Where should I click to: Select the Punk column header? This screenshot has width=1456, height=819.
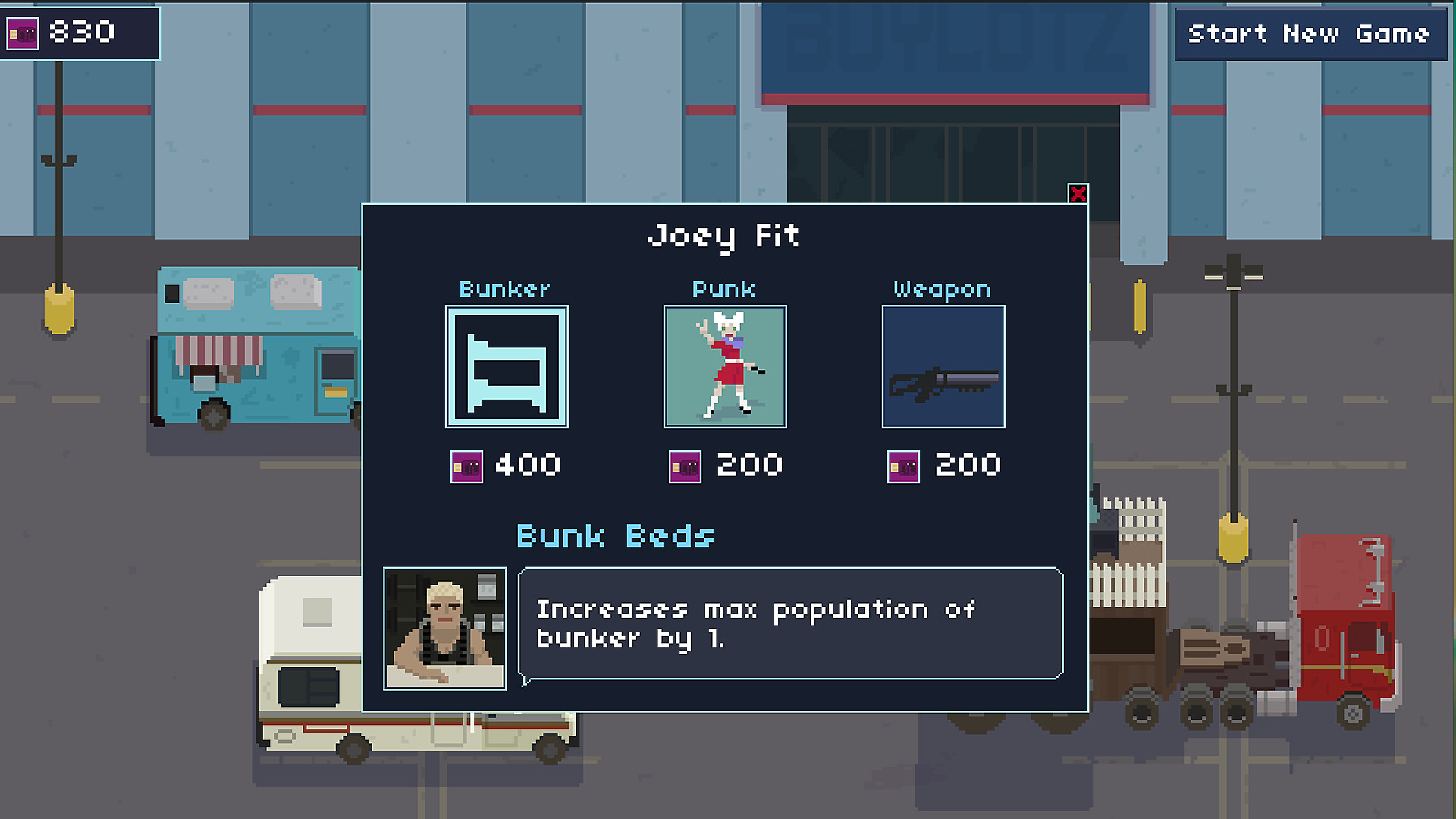coord(724,288)
